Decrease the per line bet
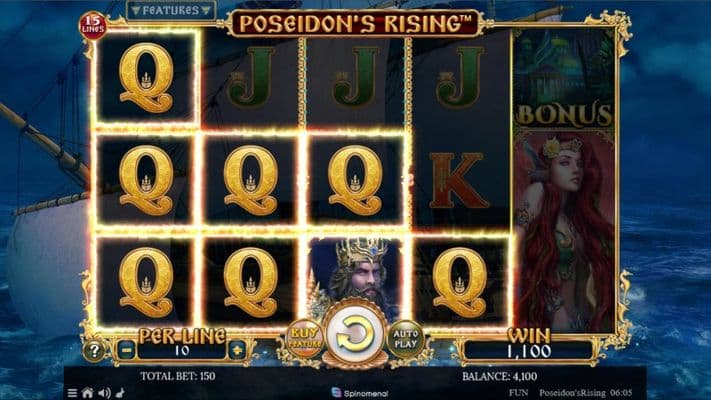The image size is (711, 400). 125,351
